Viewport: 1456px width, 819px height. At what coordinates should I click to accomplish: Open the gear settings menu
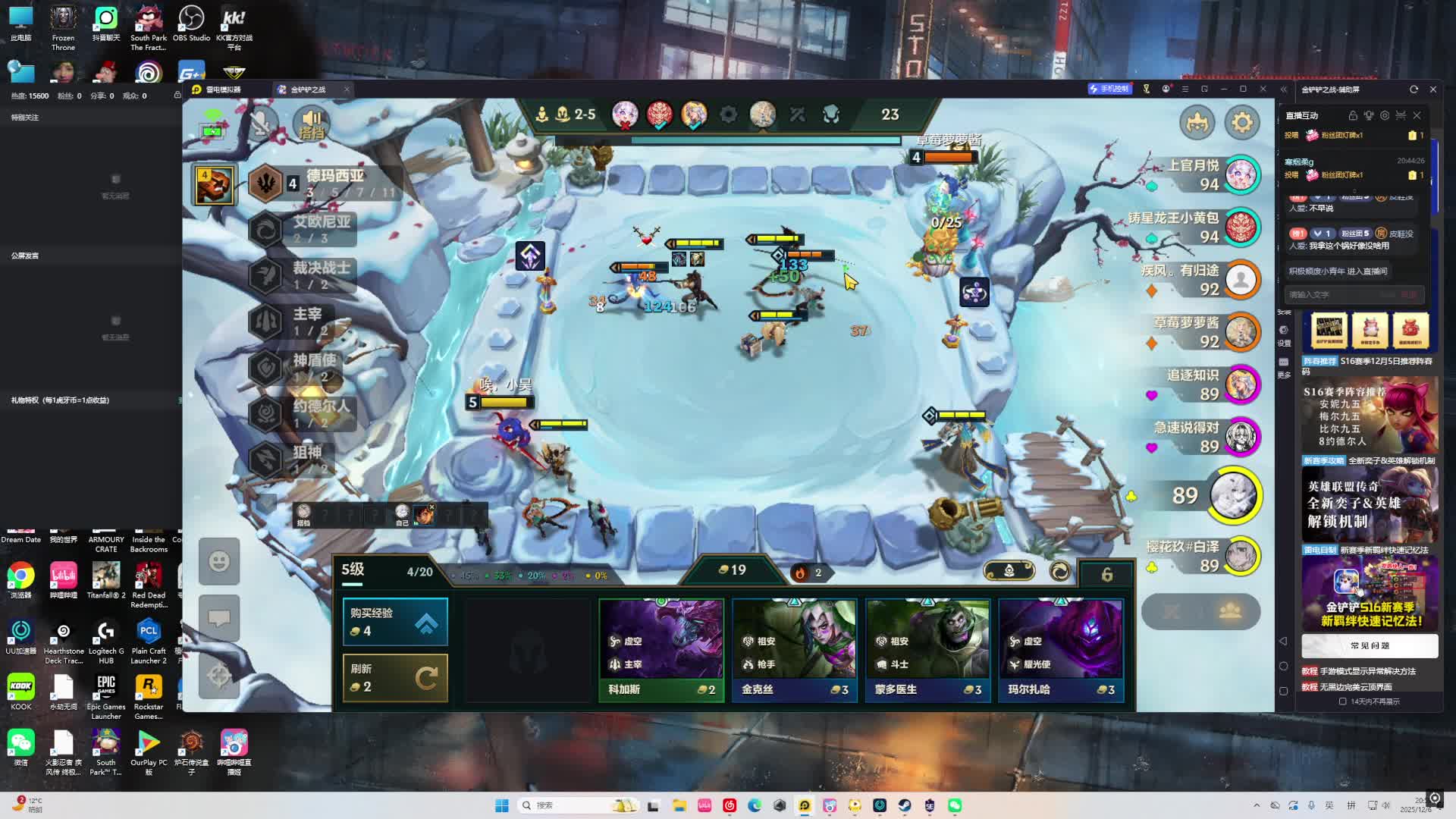tap(1241, 122)
